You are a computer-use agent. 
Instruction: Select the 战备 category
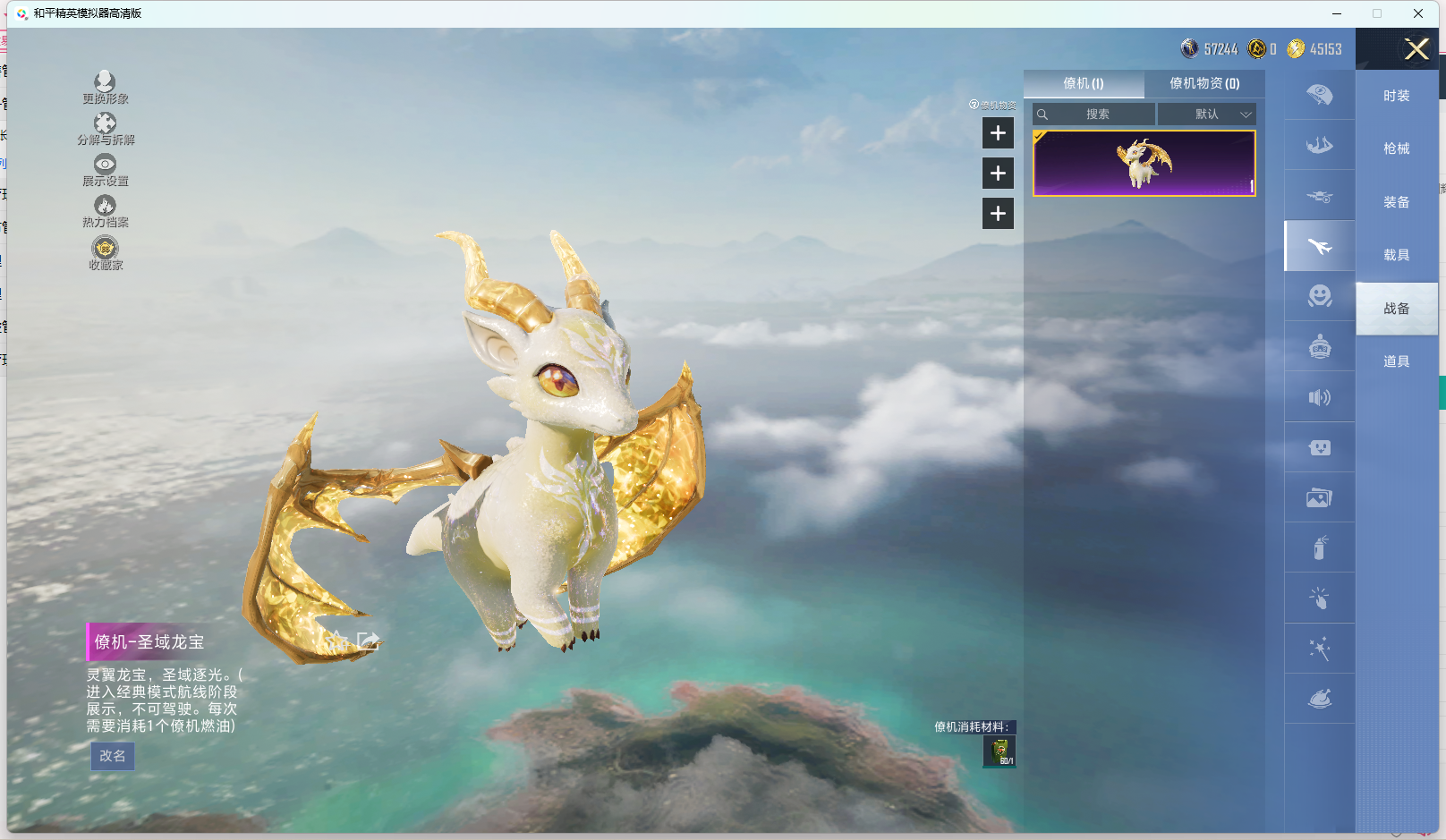(x=1396, y=309)
